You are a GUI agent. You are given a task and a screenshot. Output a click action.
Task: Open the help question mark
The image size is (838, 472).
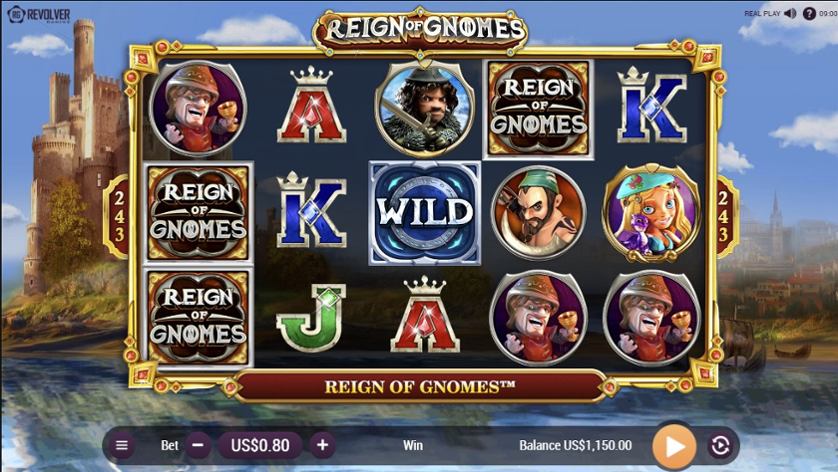tap(809, 14)
